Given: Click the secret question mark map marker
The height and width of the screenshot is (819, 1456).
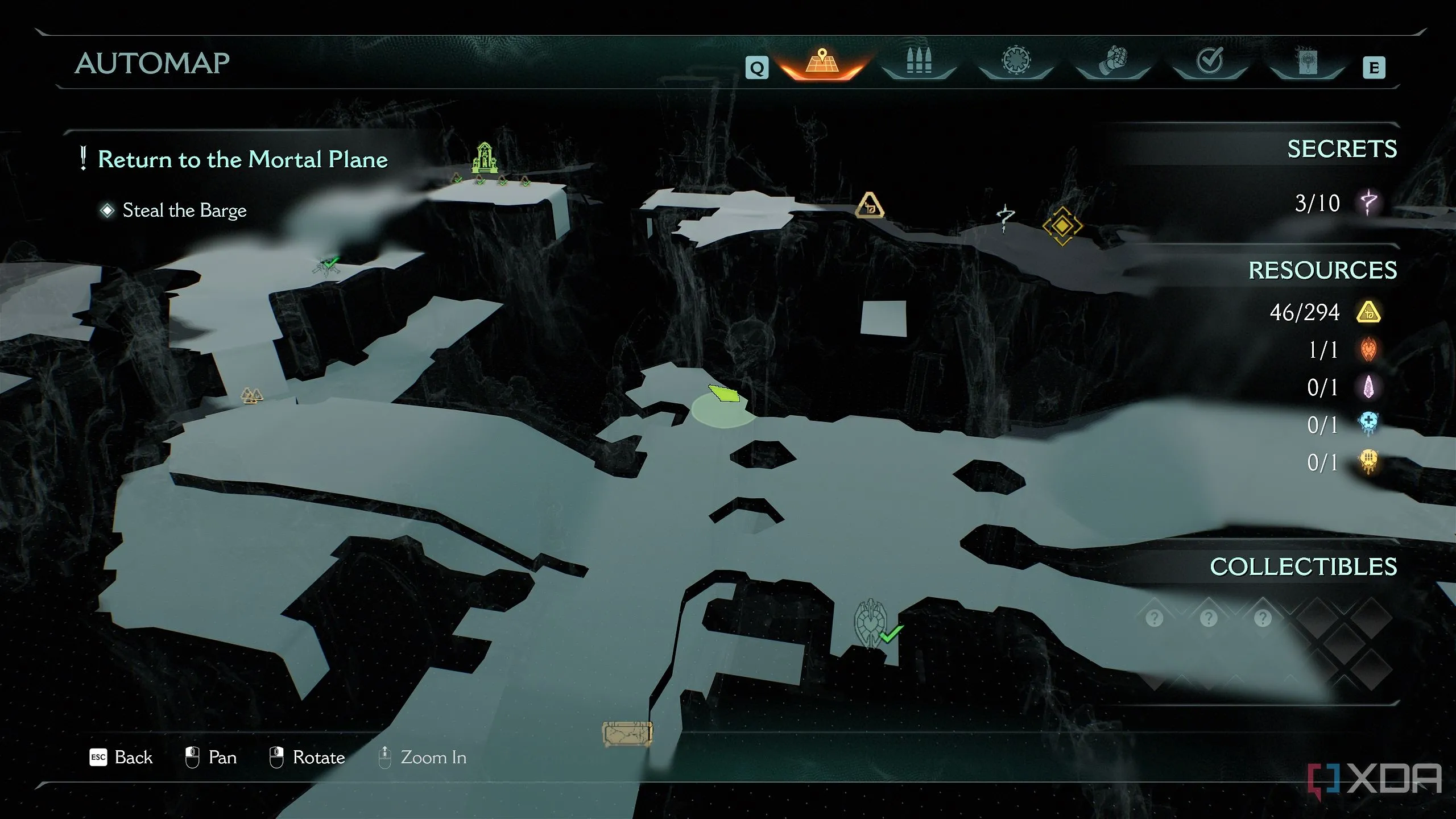Looking at the screenshot, I should pyautogui.click(x=1005, y=218).
